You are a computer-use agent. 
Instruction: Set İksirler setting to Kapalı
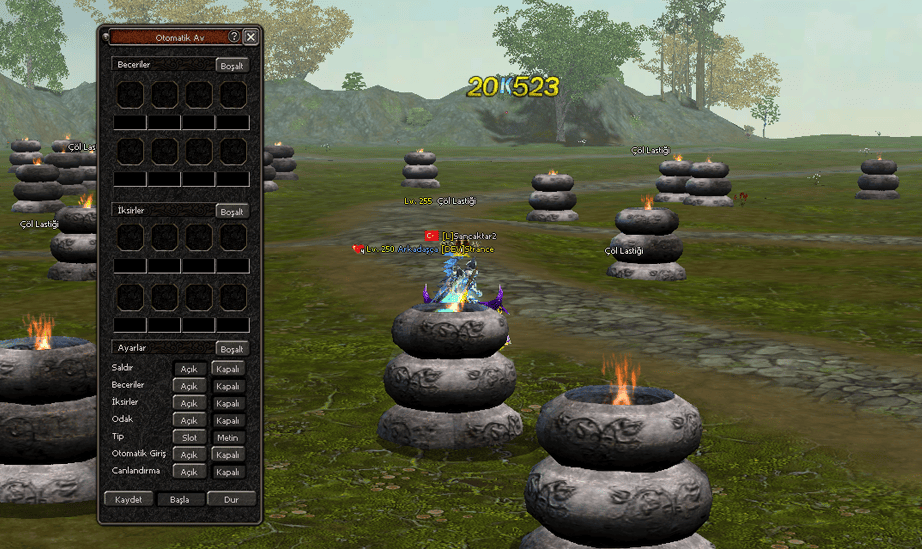[228, 403]
